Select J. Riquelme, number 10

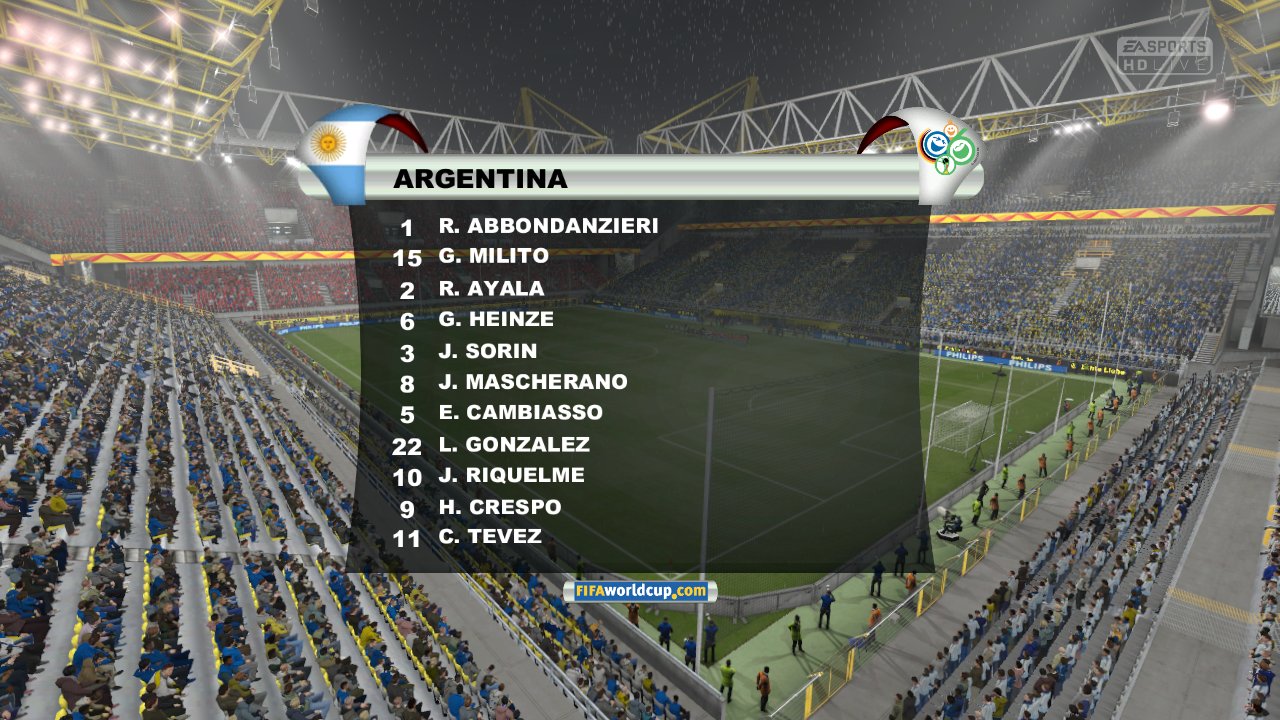tap(511, 475)
